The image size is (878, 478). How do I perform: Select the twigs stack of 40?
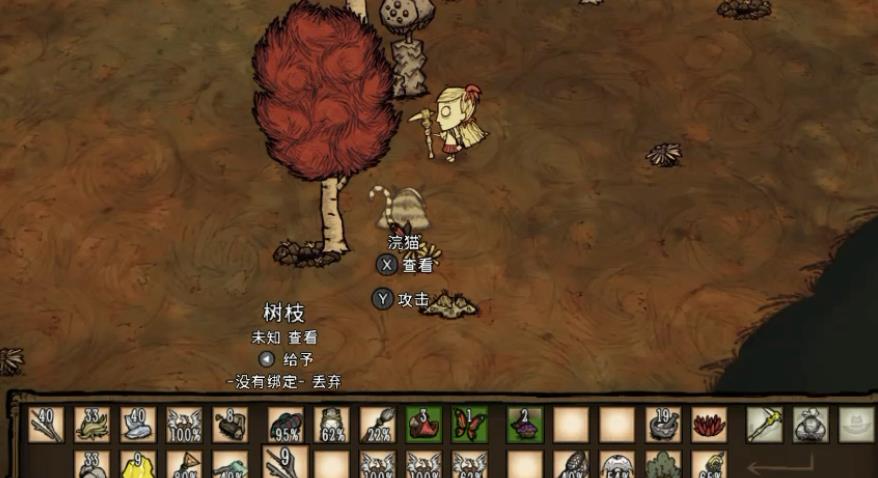click(x=46, y=424)
